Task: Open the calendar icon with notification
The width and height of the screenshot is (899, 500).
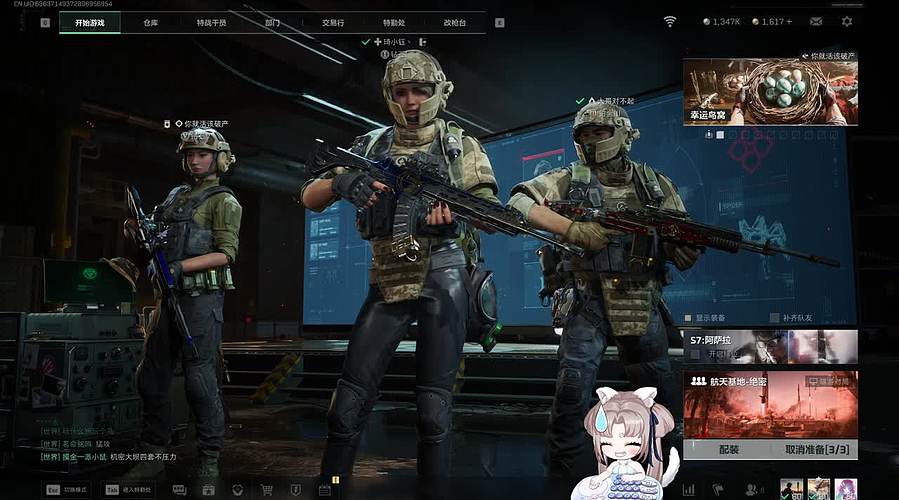Action: tap(324, 490)
